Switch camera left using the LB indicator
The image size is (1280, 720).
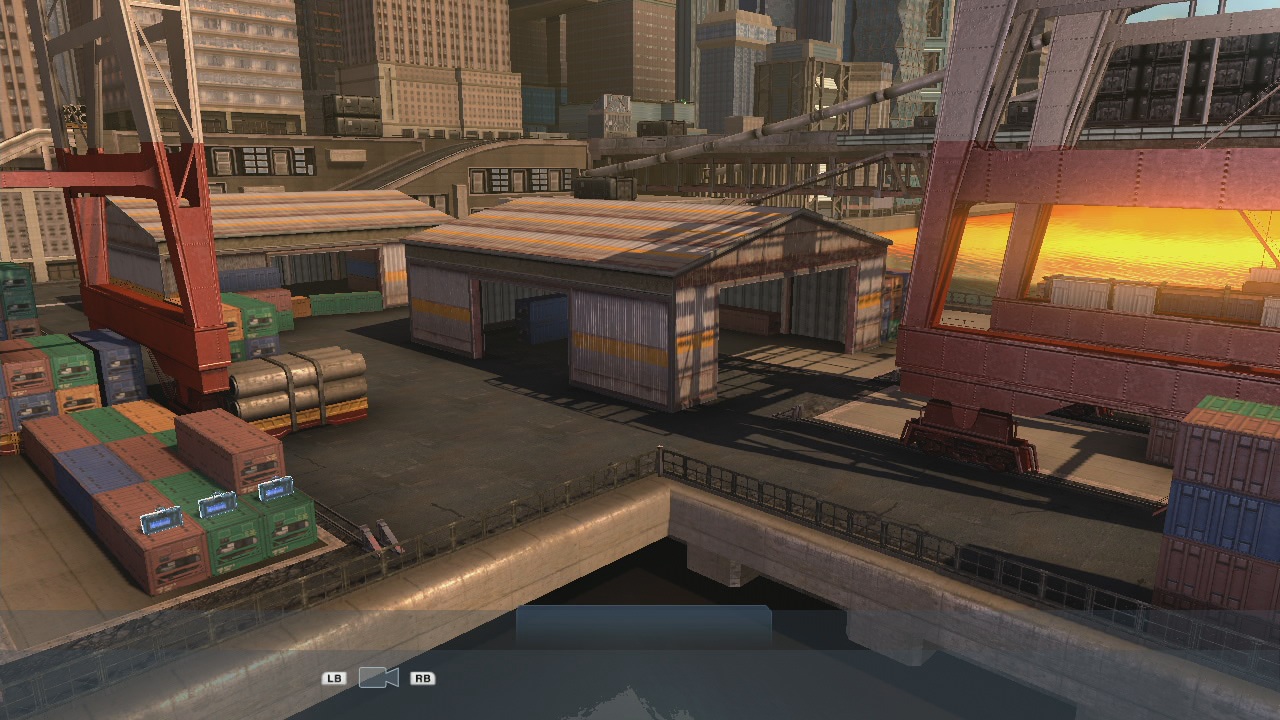pyautogui.click(x=334, y=678)
